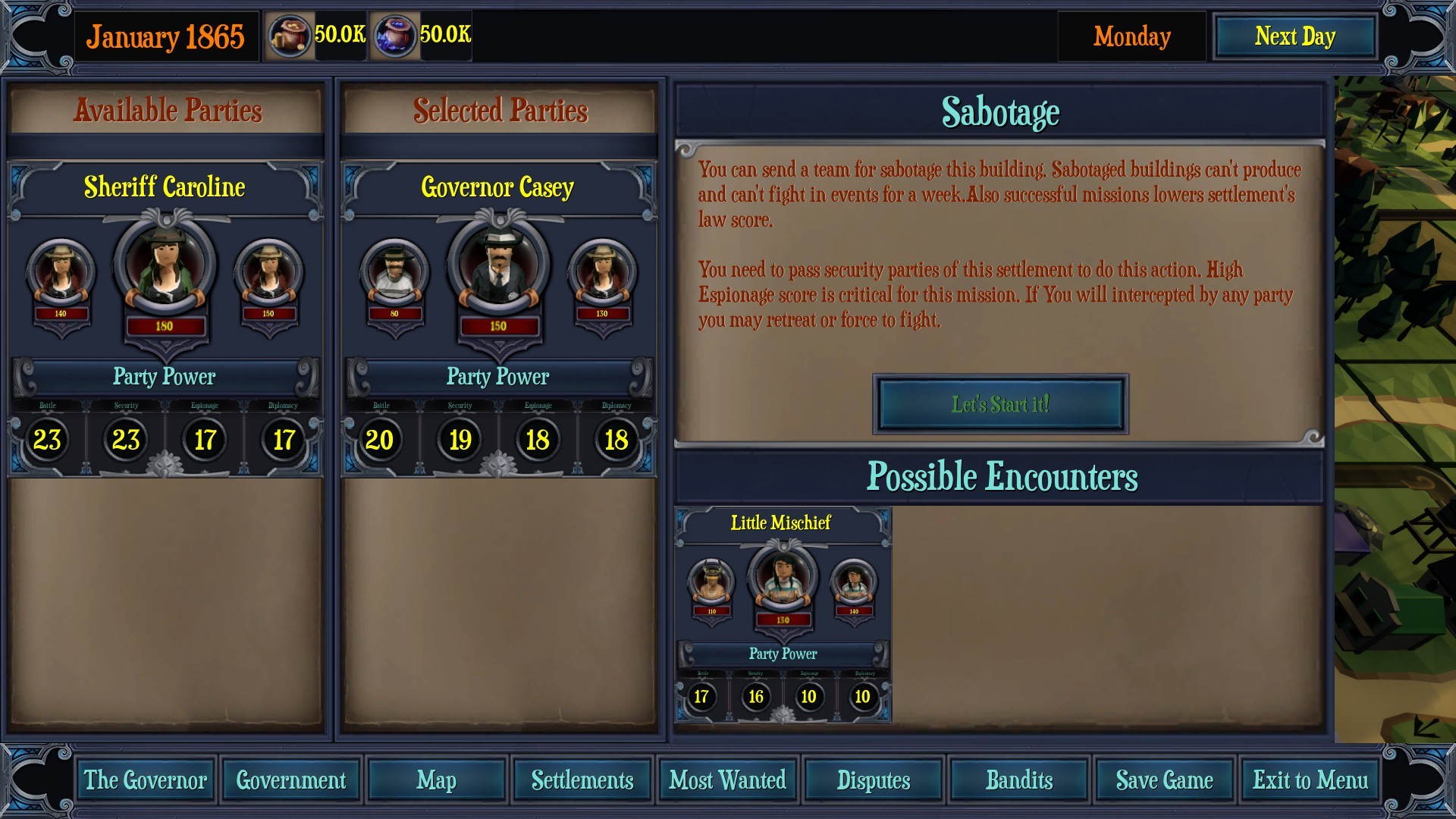Click Sheriff Caroline's Battle stat circle showing 23

tap(47, 439)
